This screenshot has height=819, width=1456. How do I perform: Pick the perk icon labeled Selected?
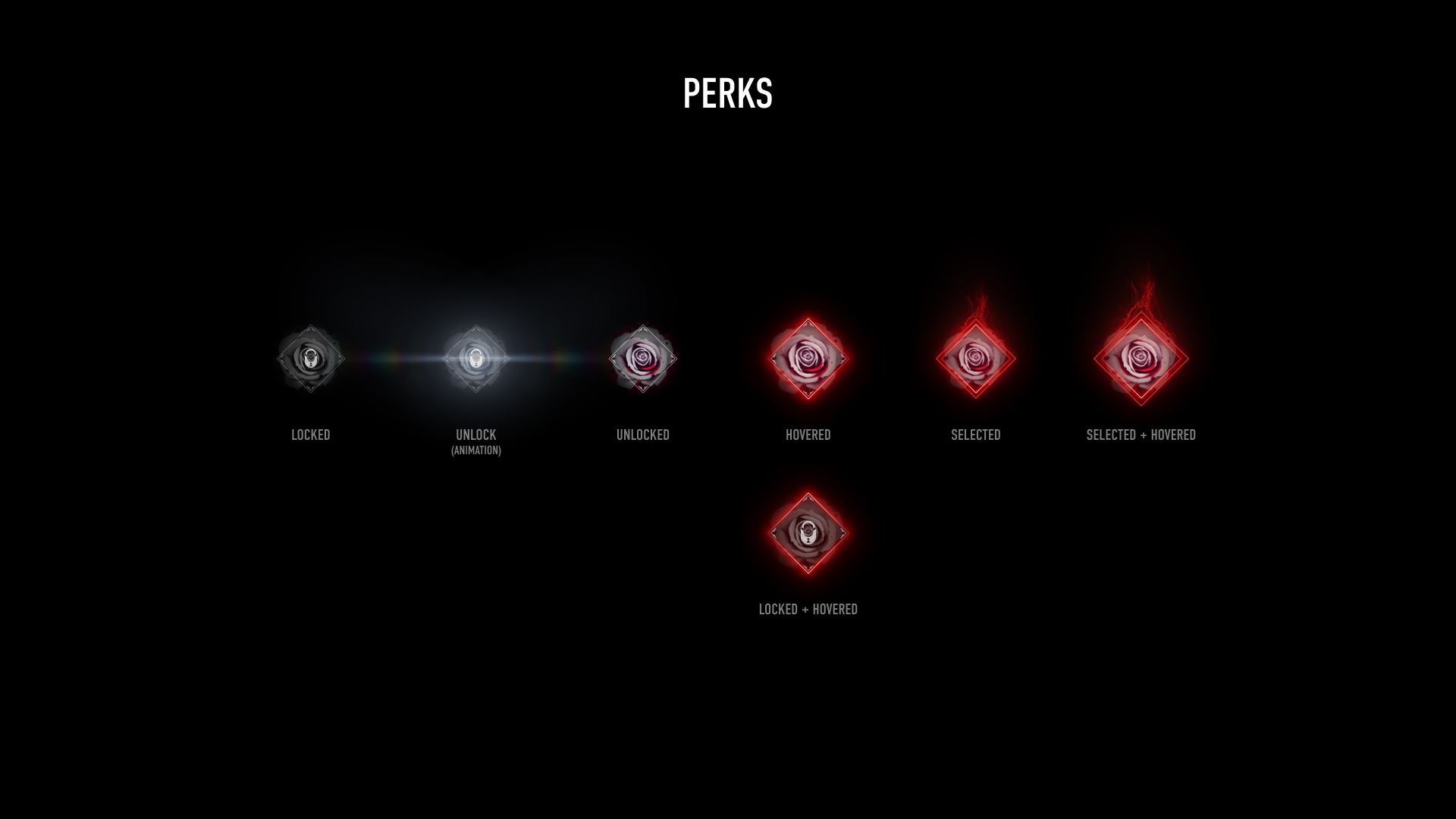976,359
